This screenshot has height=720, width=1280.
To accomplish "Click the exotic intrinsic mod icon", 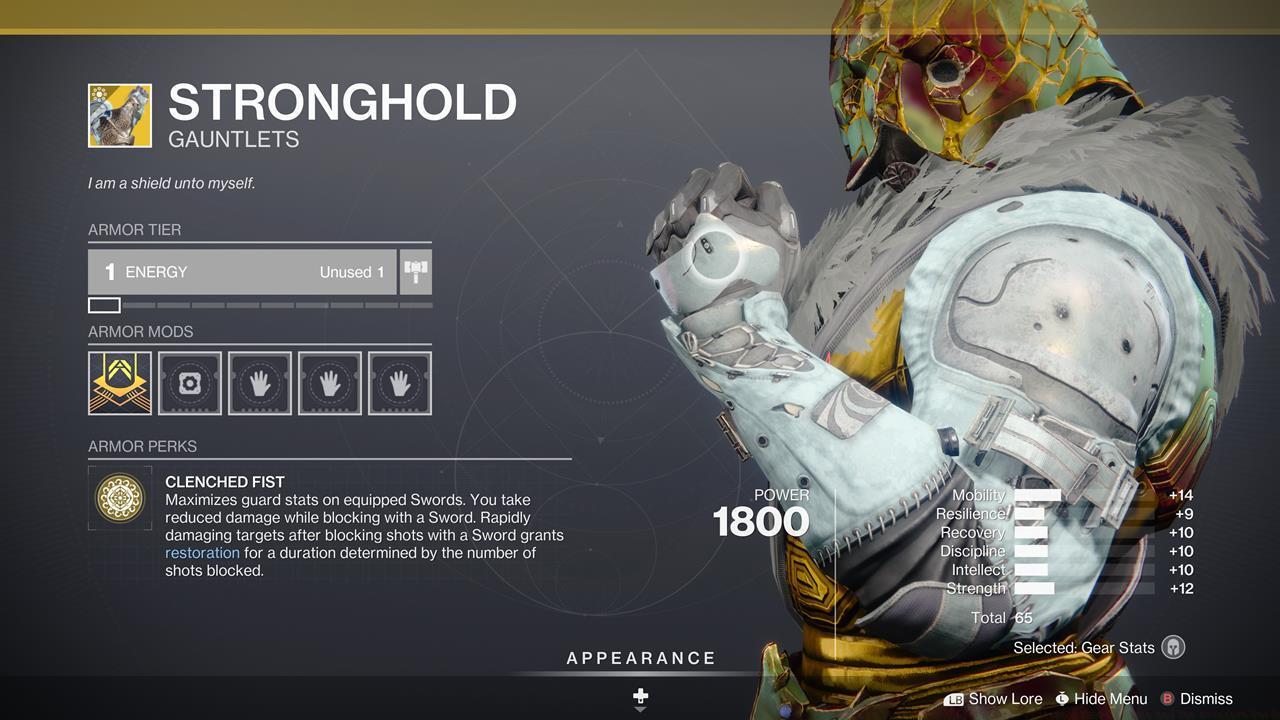I will pyautogui.click(x=119, y=382).
